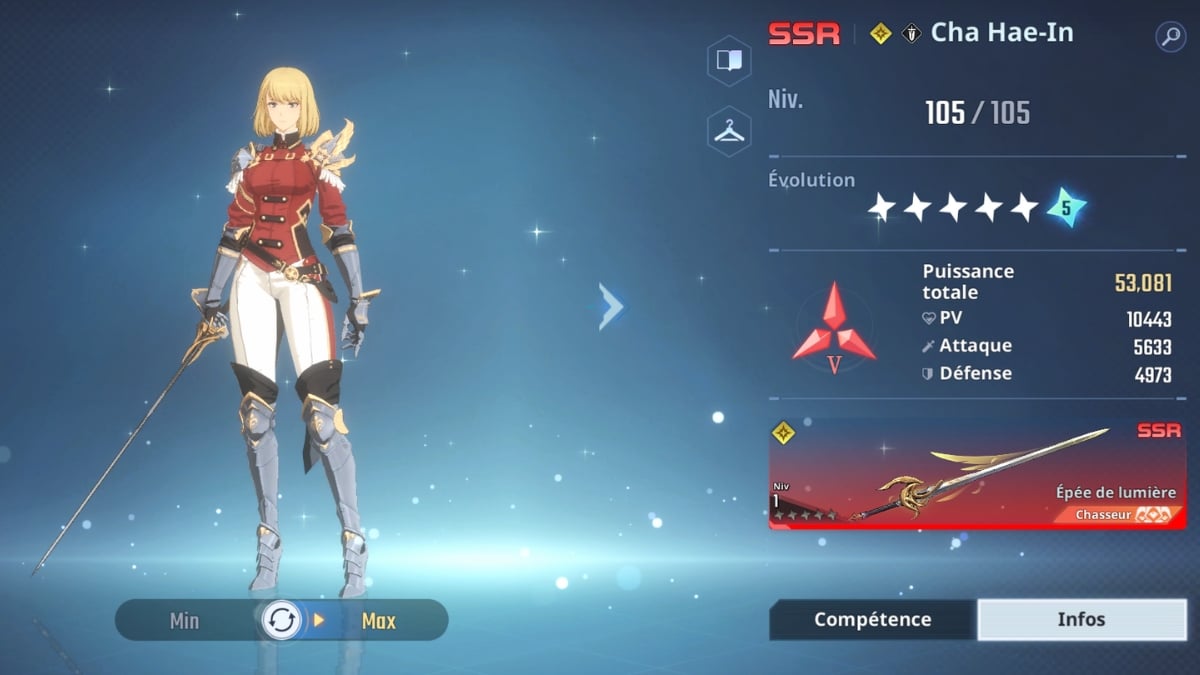Click the blue evolution star numbered 5

1065,208
